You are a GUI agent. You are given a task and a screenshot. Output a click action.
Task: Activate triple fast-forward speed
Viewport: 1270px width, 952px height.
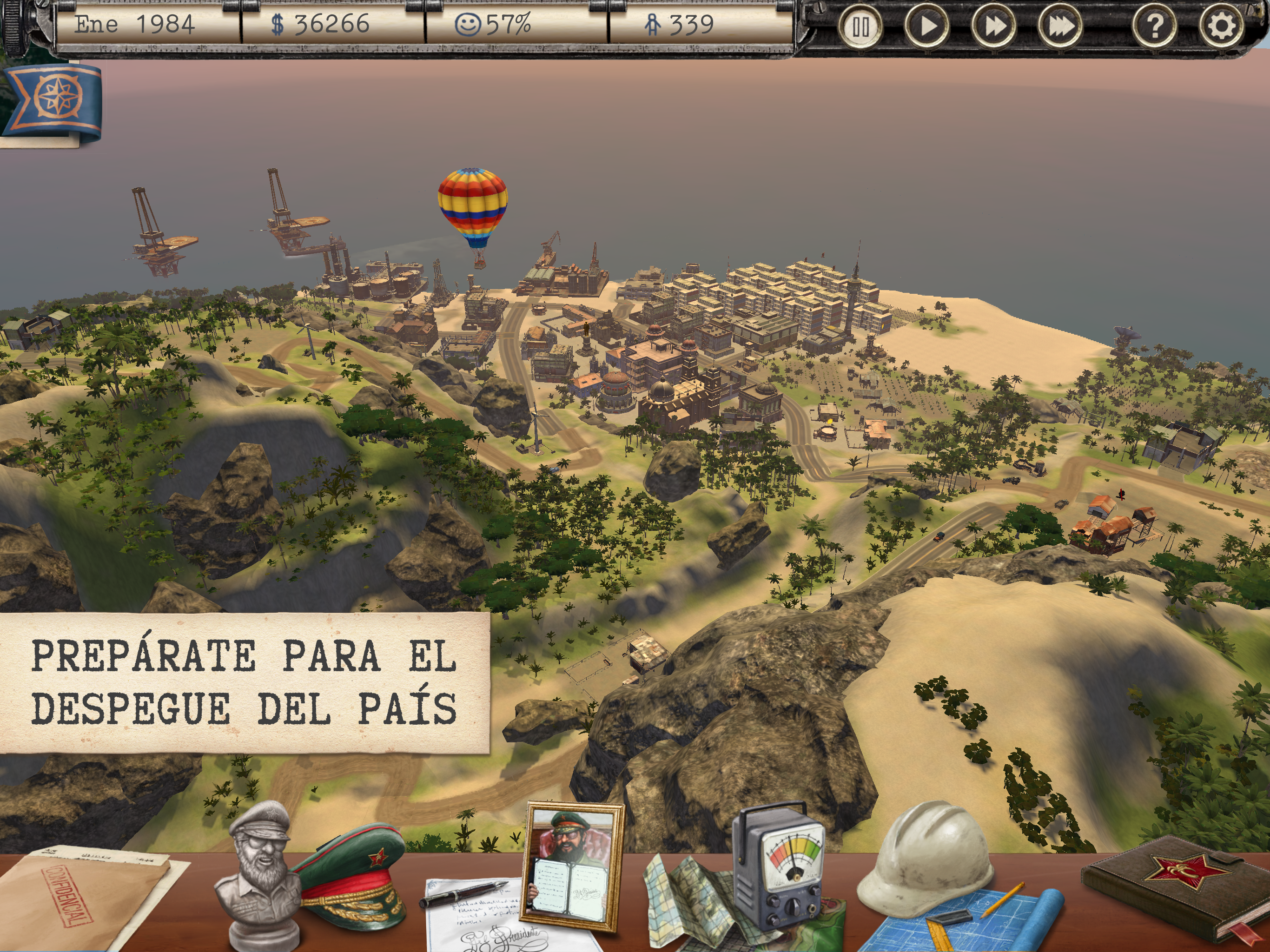pyautogui.click(x=1060, y=27)
